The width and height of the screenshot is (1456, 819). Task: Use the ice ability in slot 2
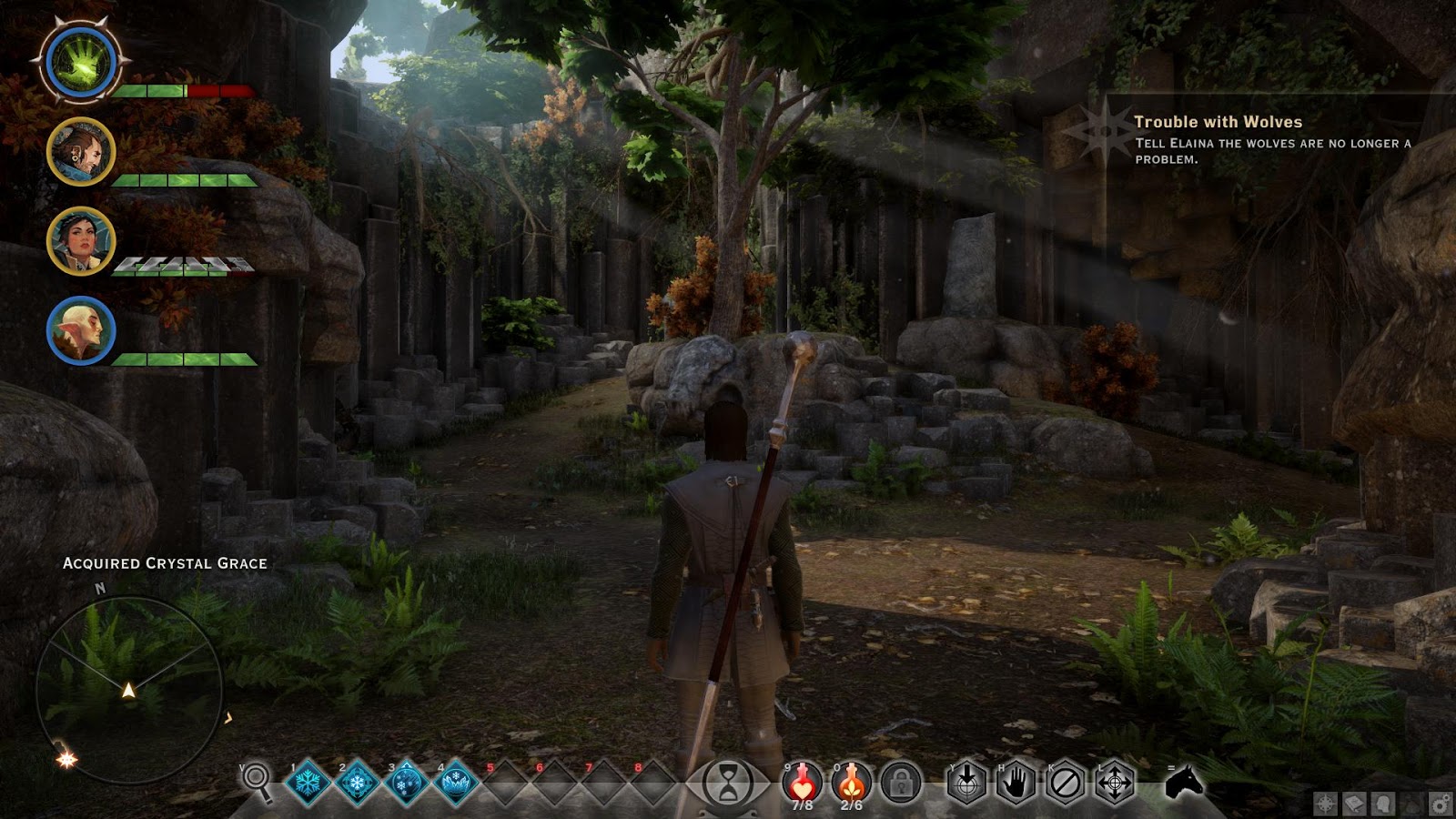(x=357, y=783)
